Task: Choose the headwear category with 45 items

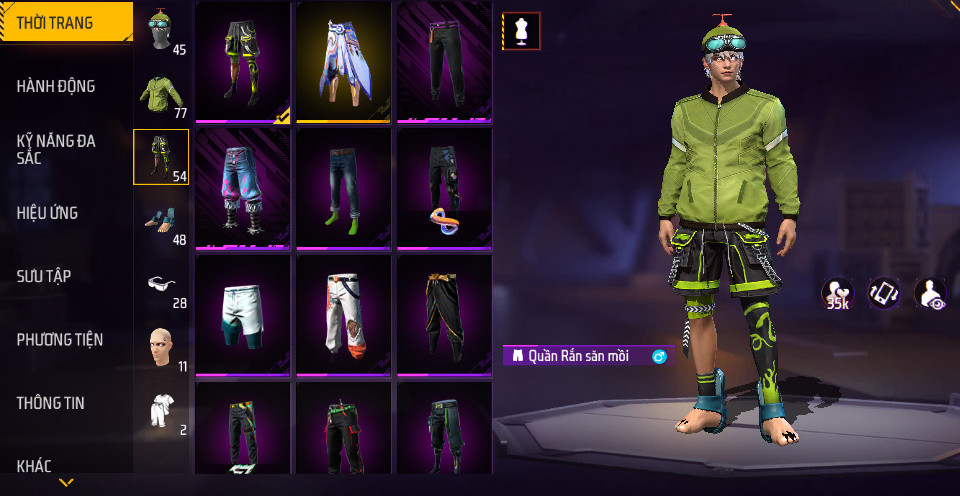Action: tap(160, 32)
